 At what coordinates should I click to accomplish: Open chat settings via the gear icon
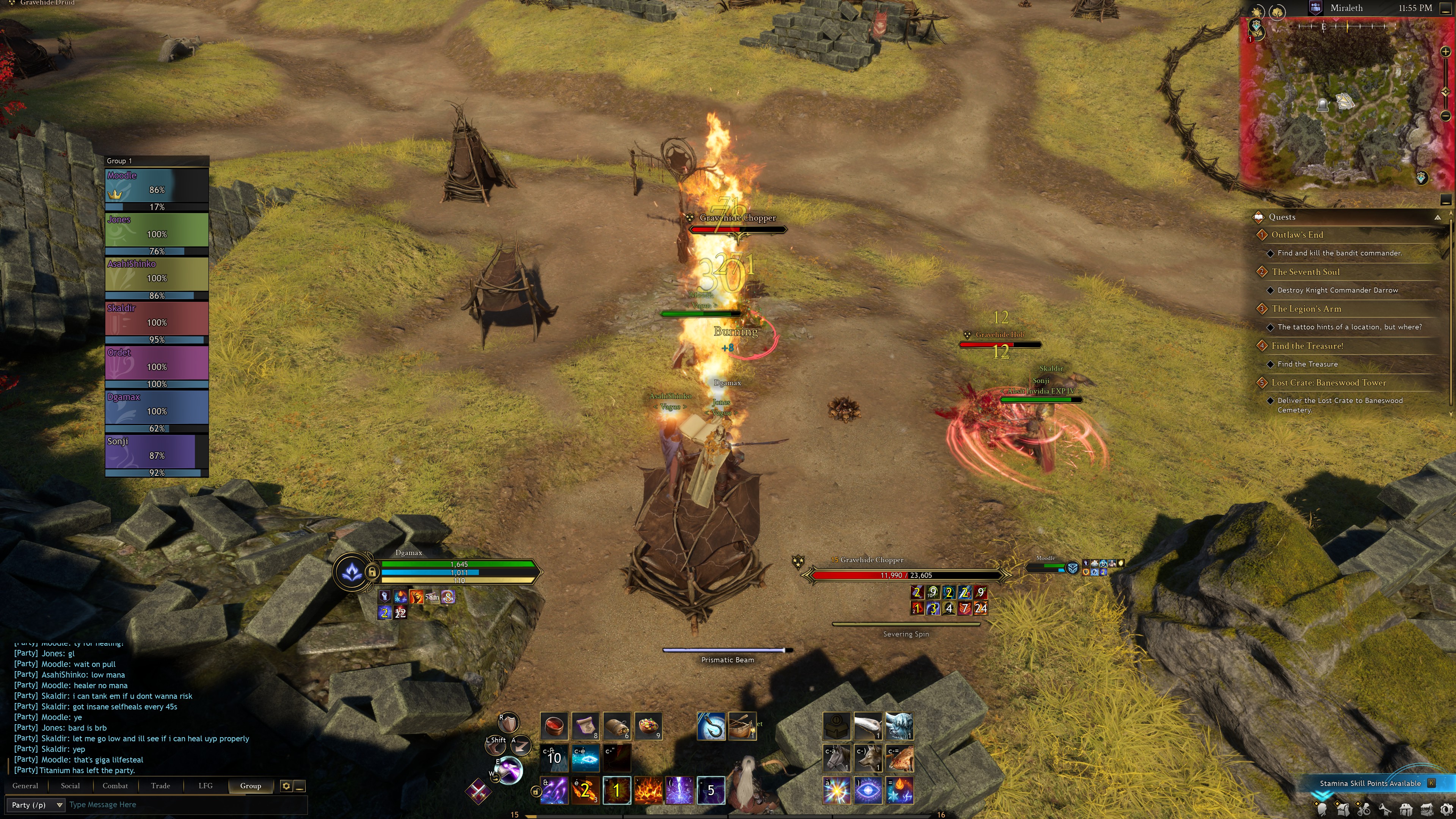point(286,786)
